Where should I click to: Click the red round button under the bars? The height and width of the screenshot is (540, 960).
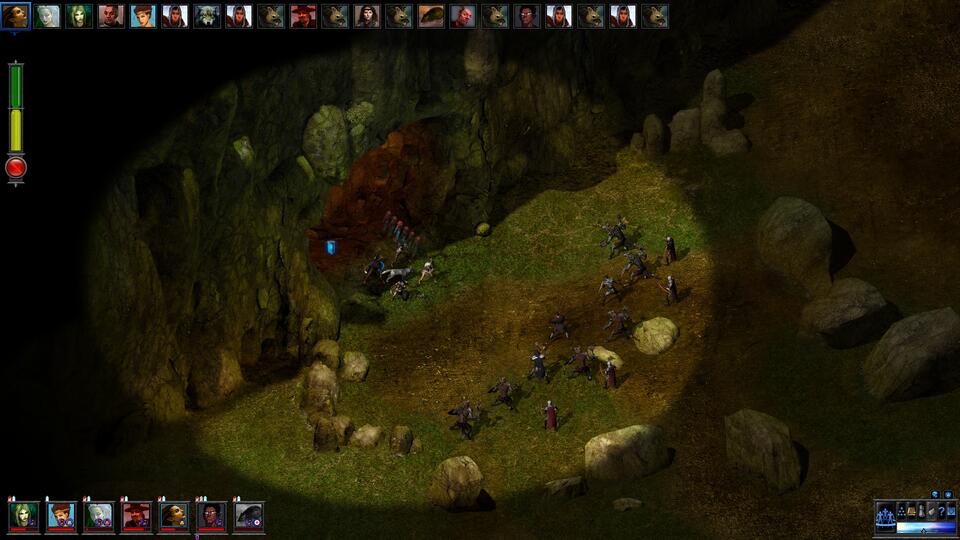click(16, 168)
